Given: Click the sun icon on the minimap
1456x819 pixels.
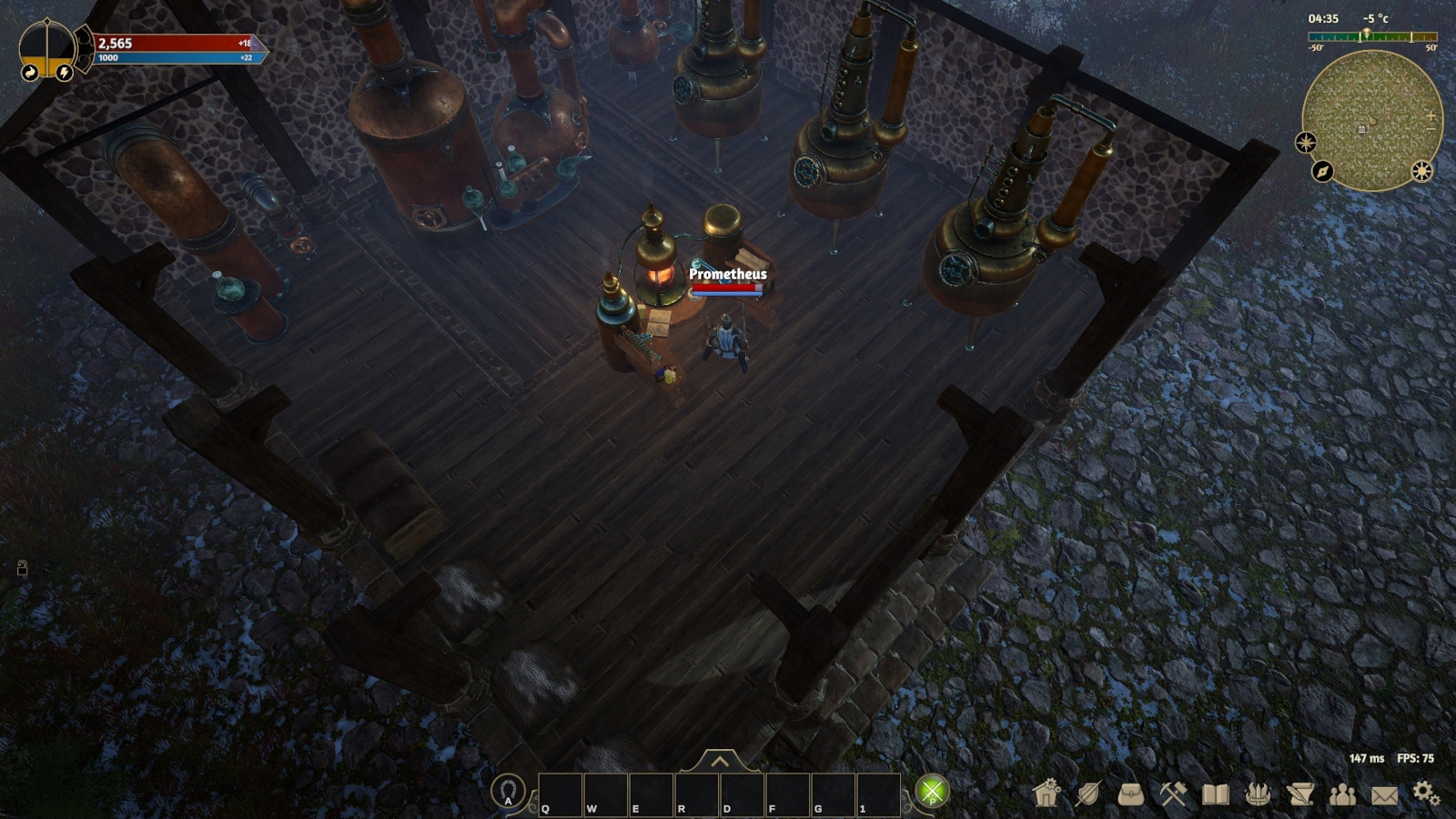Looking at the screenshot, I should coord(1422,171).
